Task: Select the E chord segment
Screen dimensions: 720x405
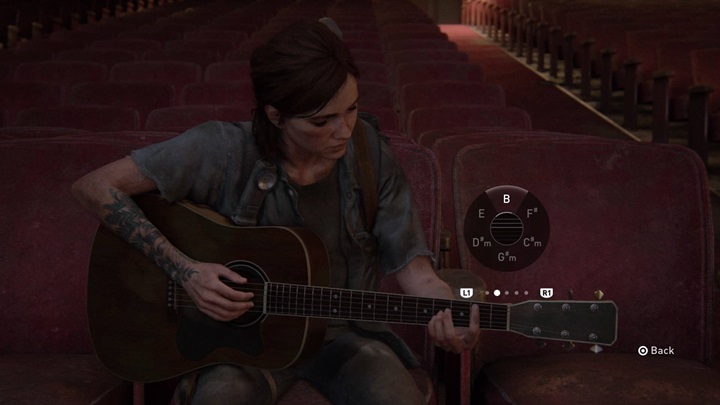Action: pyautogui.click(x=481, y=214)
